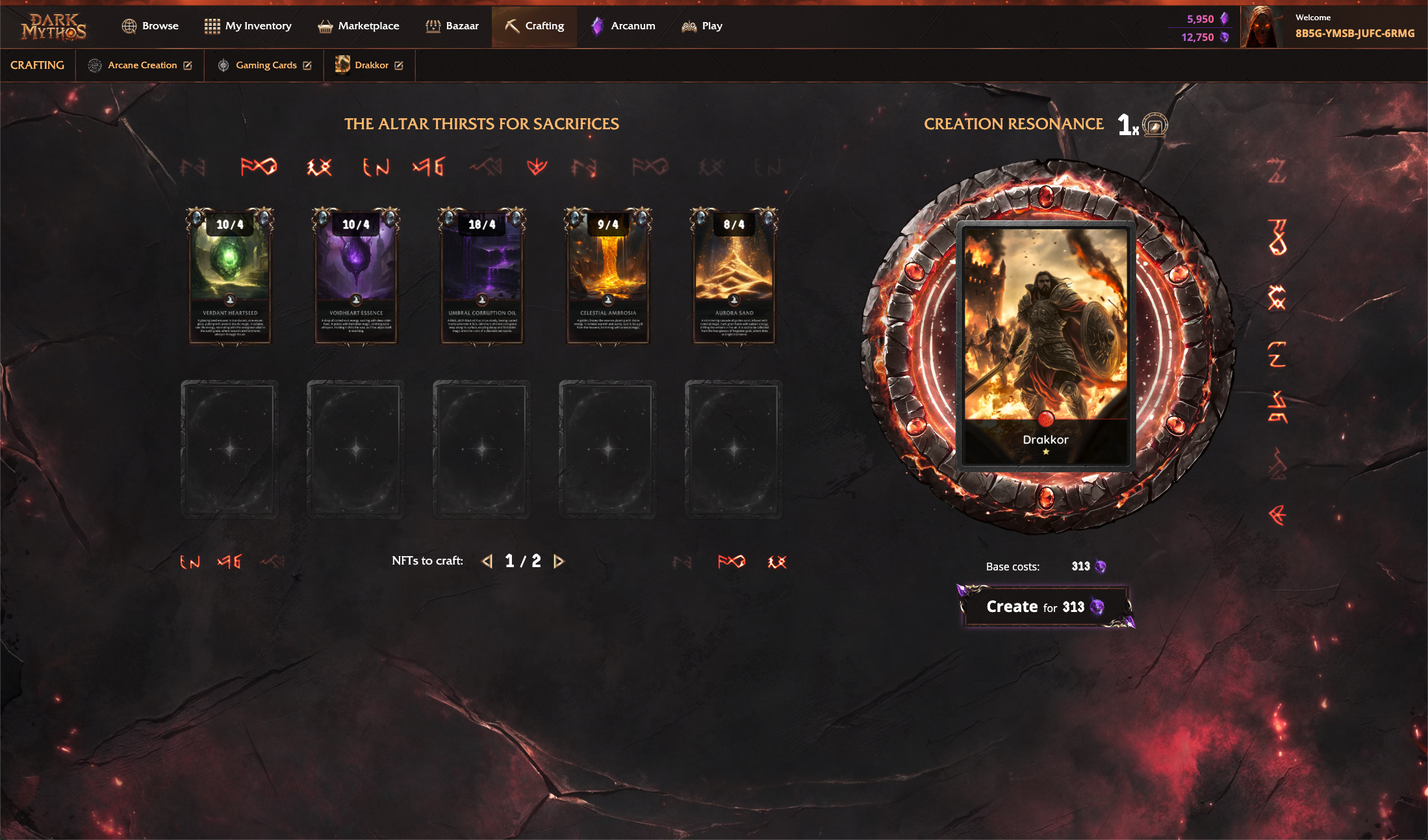Switch to the Arcane Creation tab
This screenshot has height=840, width=1428.
[x=140, y=65]
